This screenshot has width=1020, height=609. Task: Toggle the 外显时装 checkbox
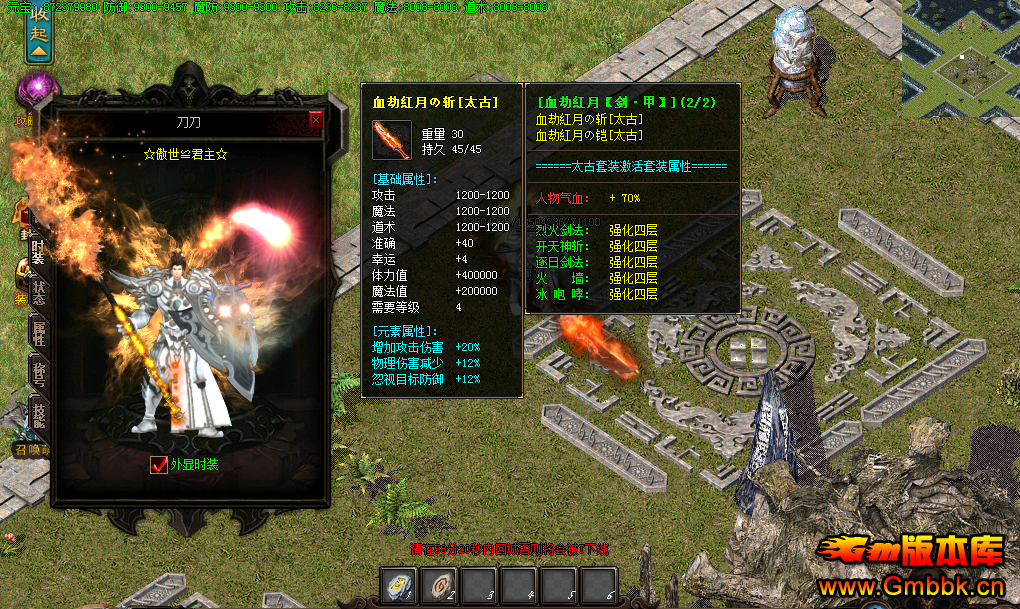point(158,464)
